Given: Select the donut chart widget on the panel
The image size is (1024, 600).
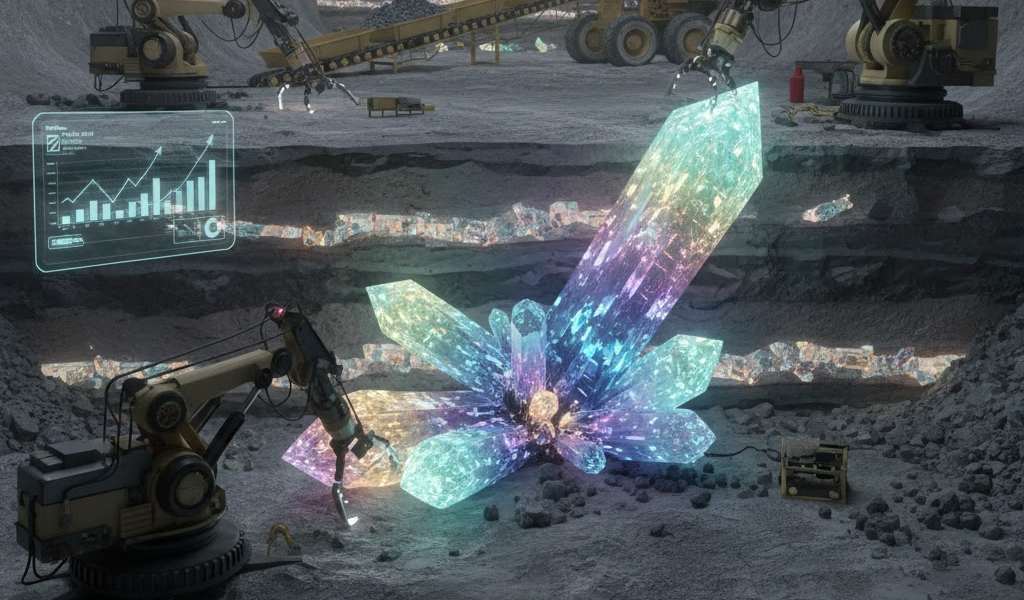Looking at the screenshot, I should [212, 228].
